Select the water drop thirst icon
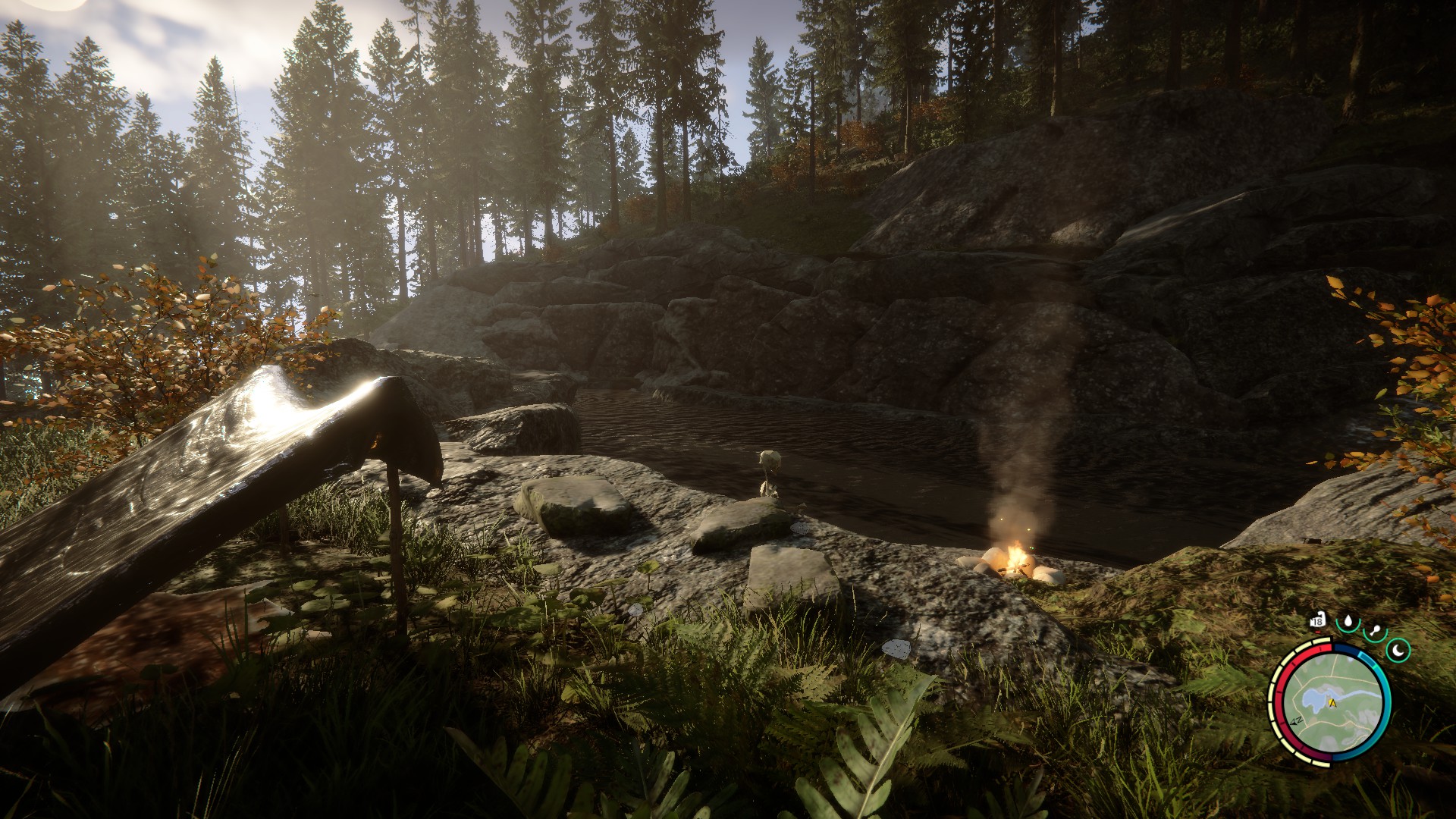1456x819 pixels. [x=1347, y=623]
